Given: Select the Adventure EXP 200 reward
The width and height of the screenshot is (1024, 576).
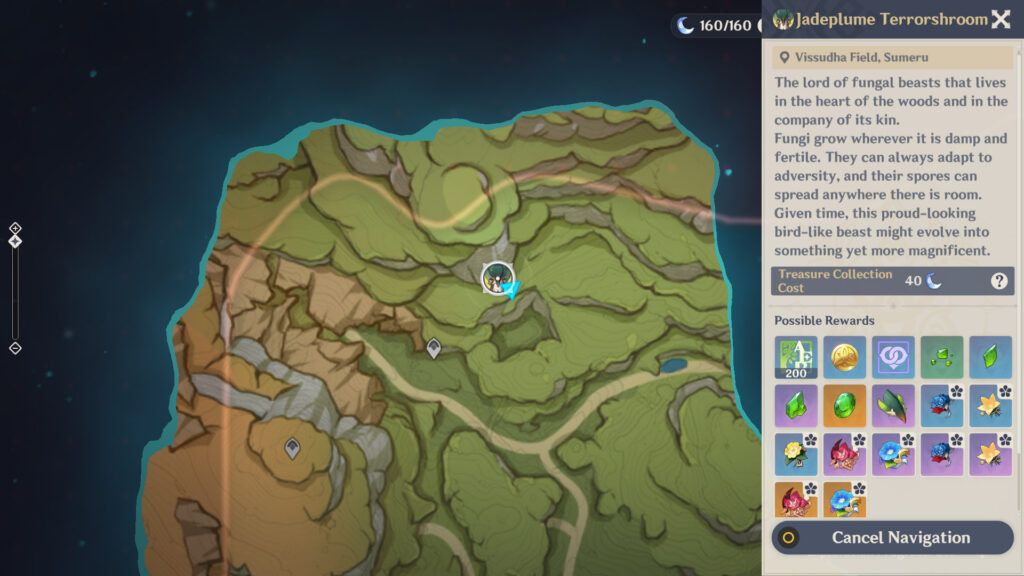Looking at the screenshot, I should (796, 357).
